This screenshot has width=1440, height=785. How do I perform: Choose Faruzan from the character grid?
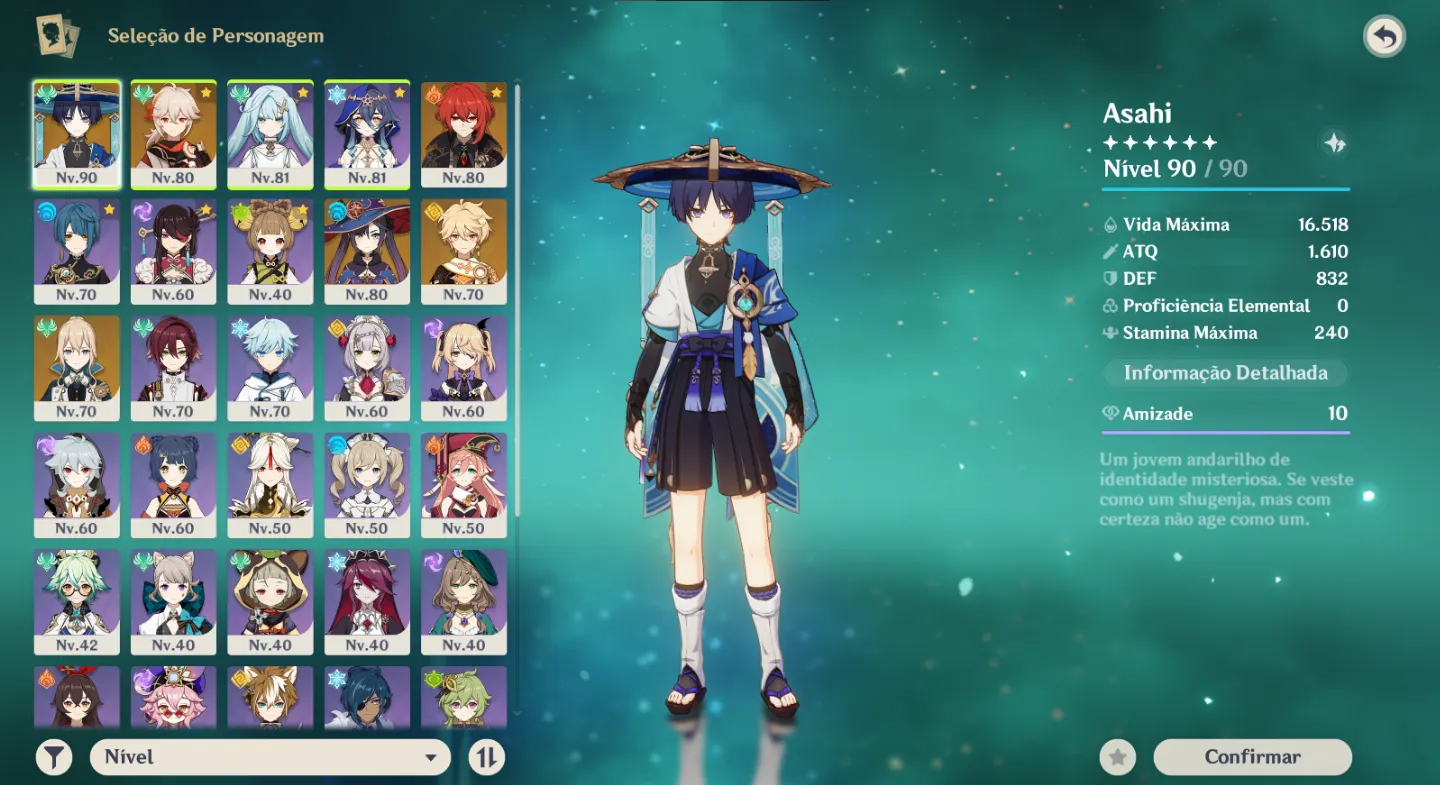pyautogui.click(x=270, y=134)
